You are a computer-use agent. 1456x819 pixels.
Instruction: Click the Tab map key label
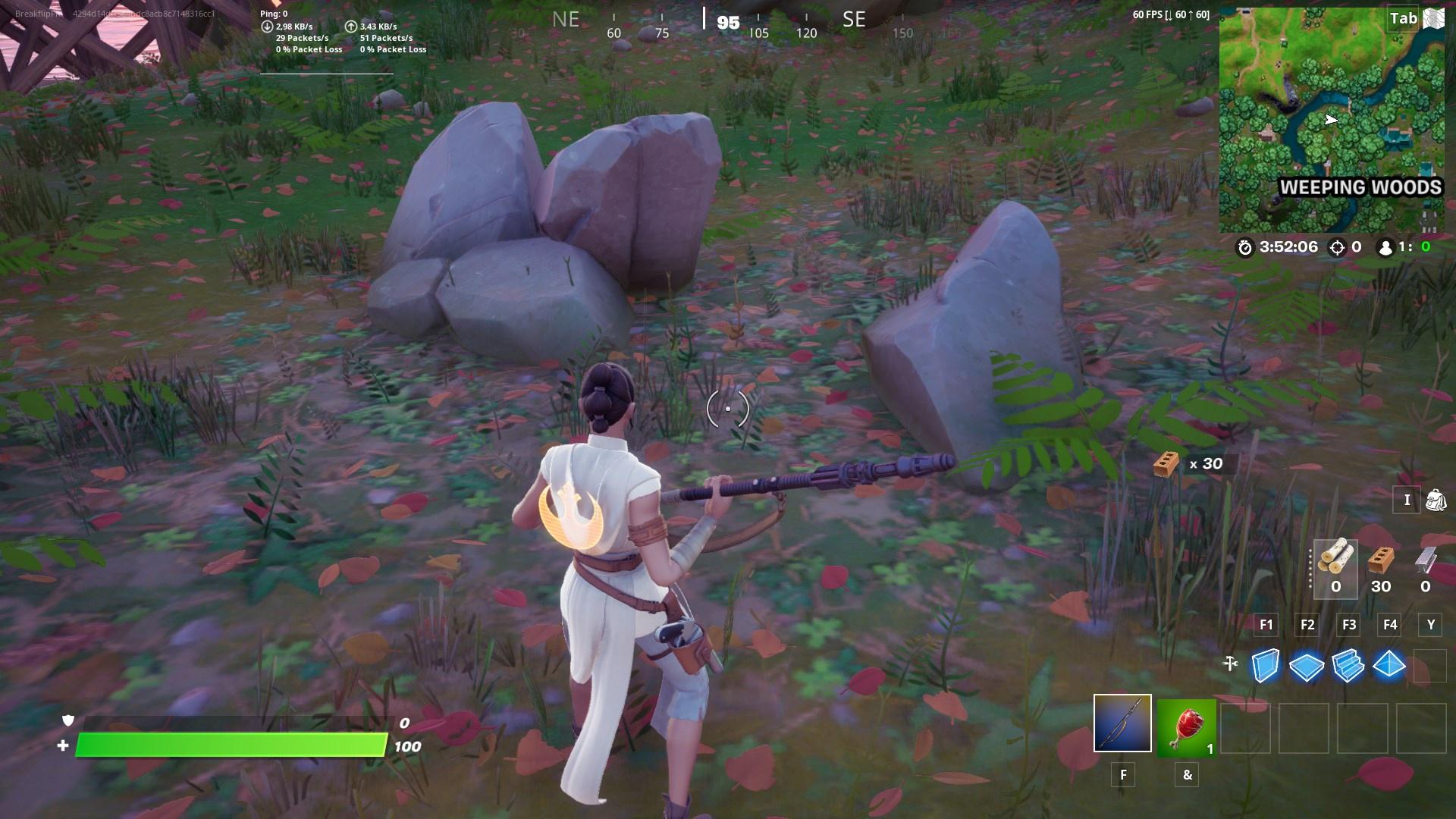(x=1405, y=18)
